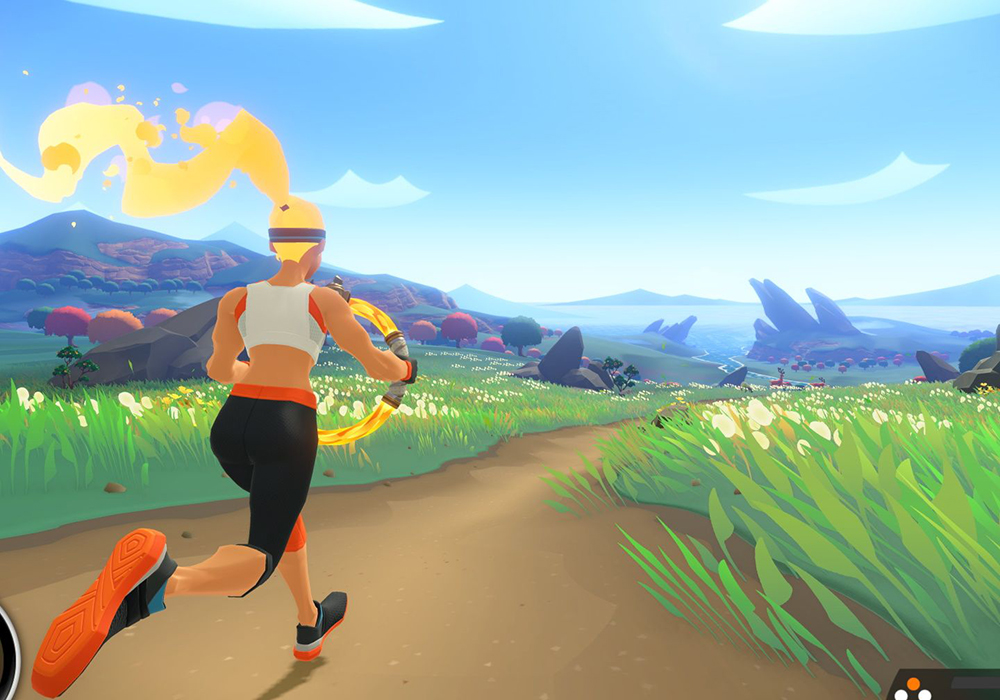Image resolution: width=1000 pixels, height=700 pixels.
Task: Click the three-dot icon on the dark corner panel
Action: pyautogui.click(x=912, y=690)
